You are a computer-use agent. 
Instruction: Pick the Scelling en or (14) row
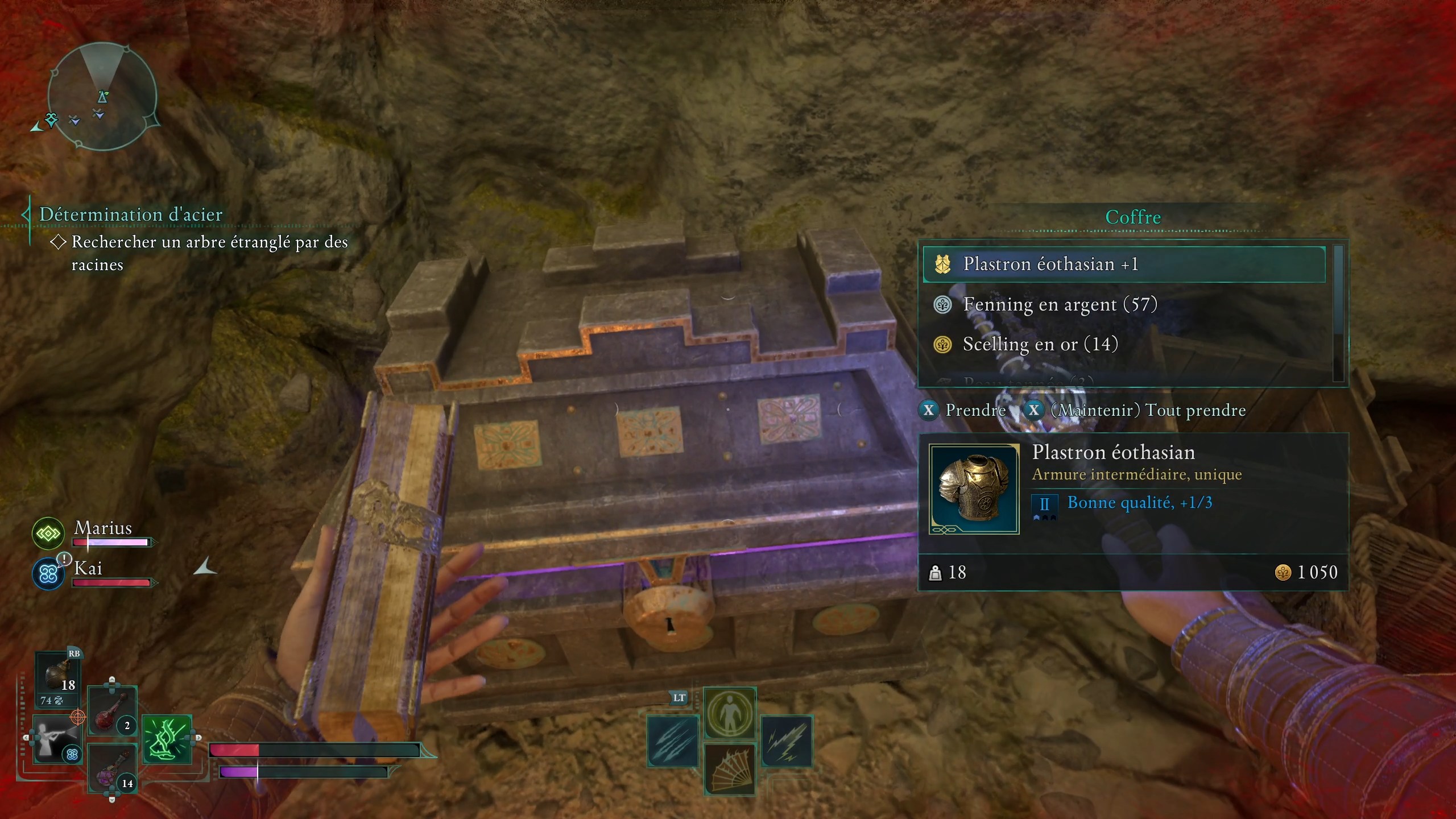1040,345
